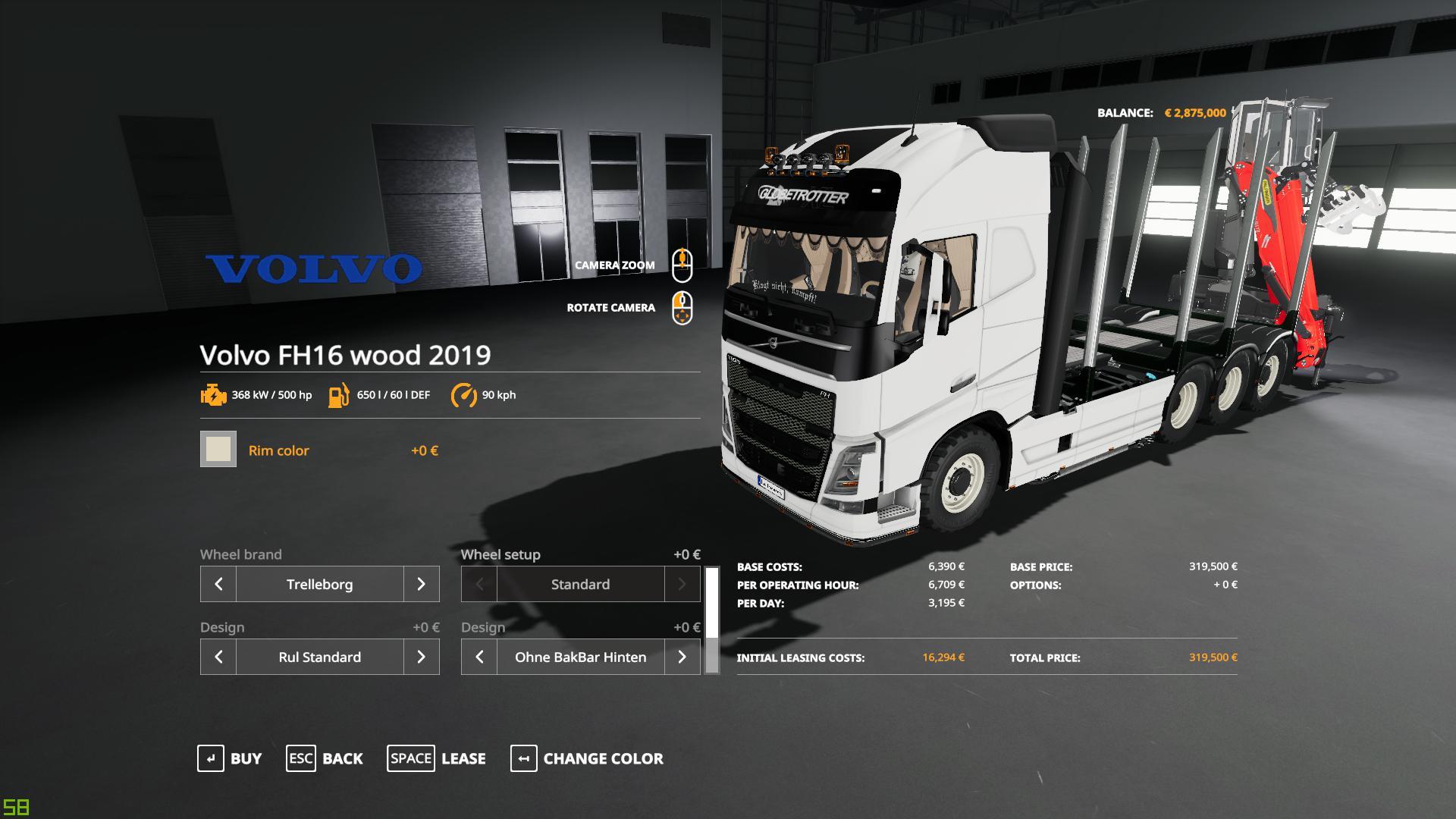
Task: Select previous option for Ohne BakBar Hinten
Action: tap(479, 657)
